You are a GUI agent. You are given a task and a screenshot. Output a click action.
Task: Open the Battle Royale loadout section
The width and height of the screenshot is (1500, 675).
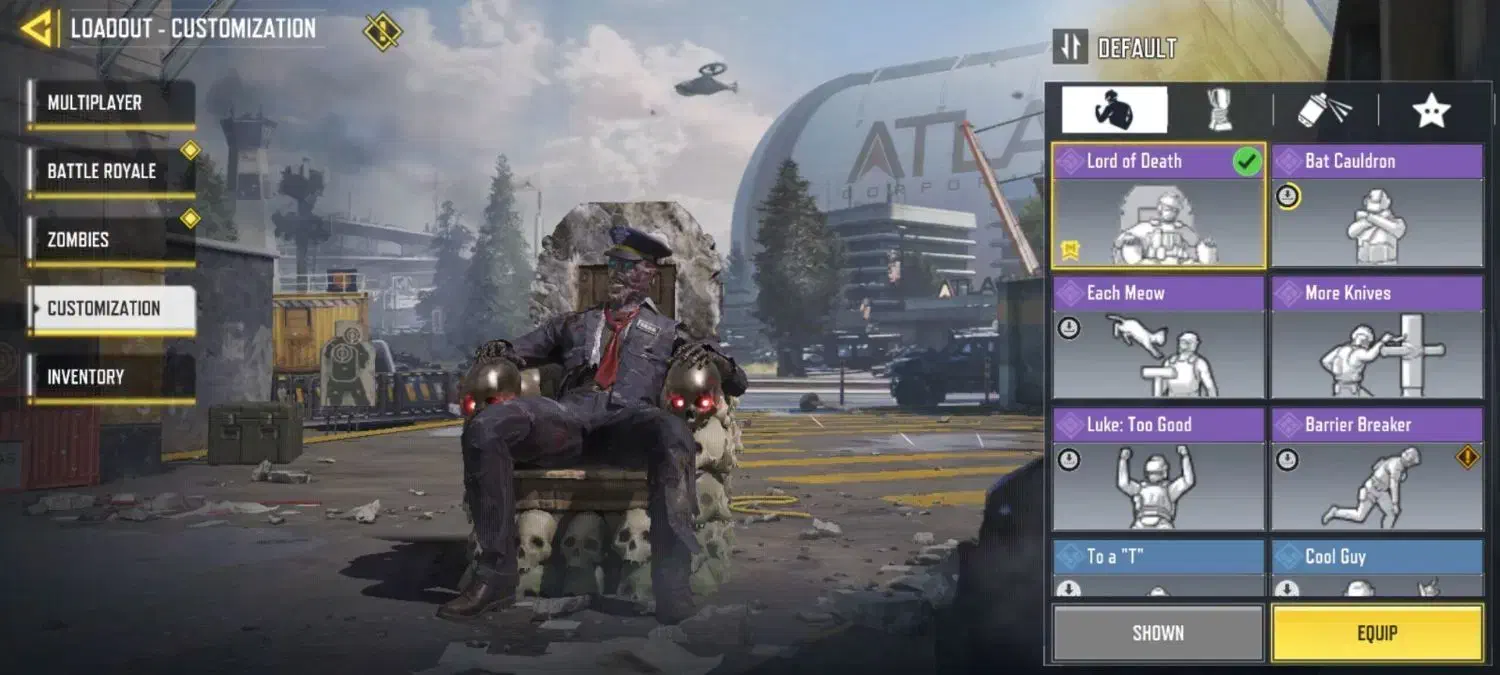[x=110, y=171]
